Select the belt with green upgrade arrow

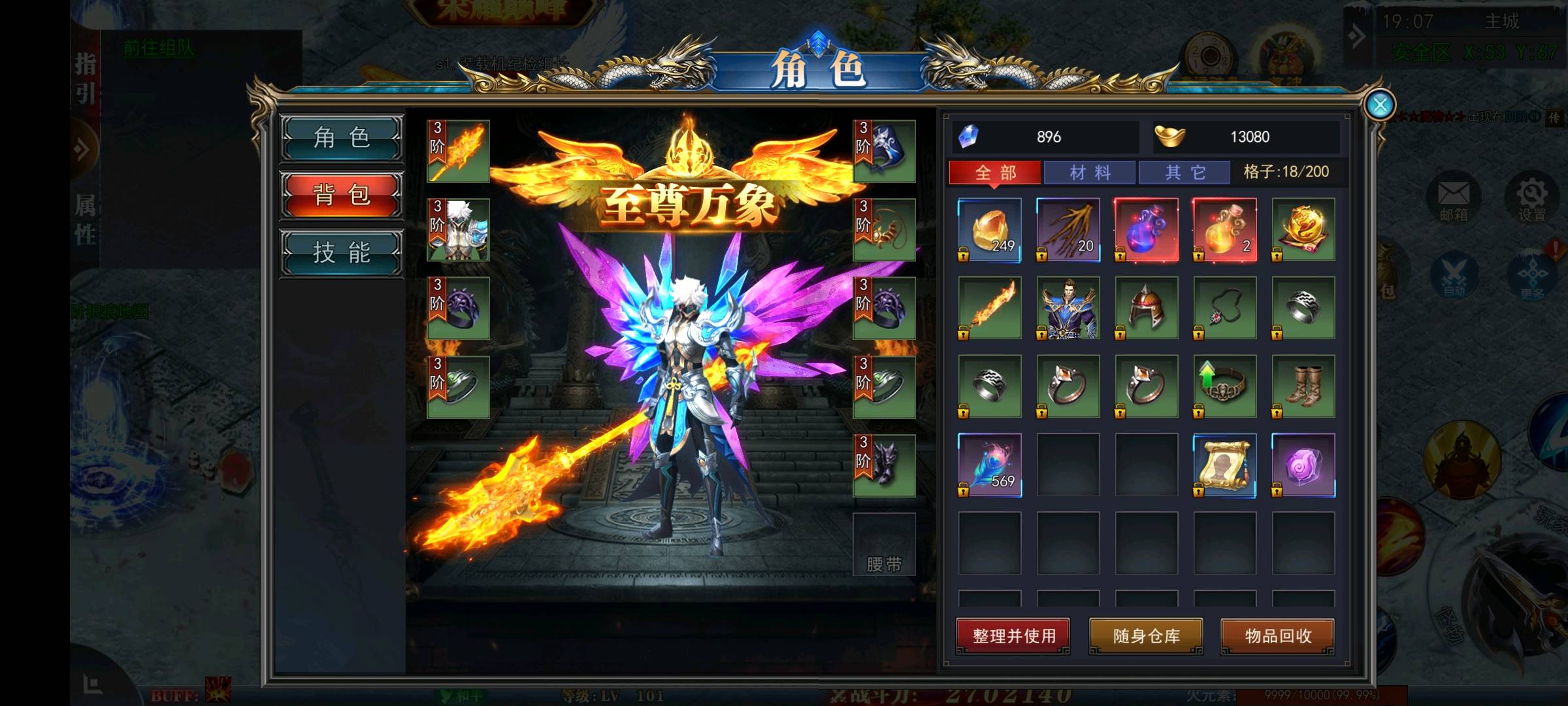pyautogui.click(x=1225, y=386)
